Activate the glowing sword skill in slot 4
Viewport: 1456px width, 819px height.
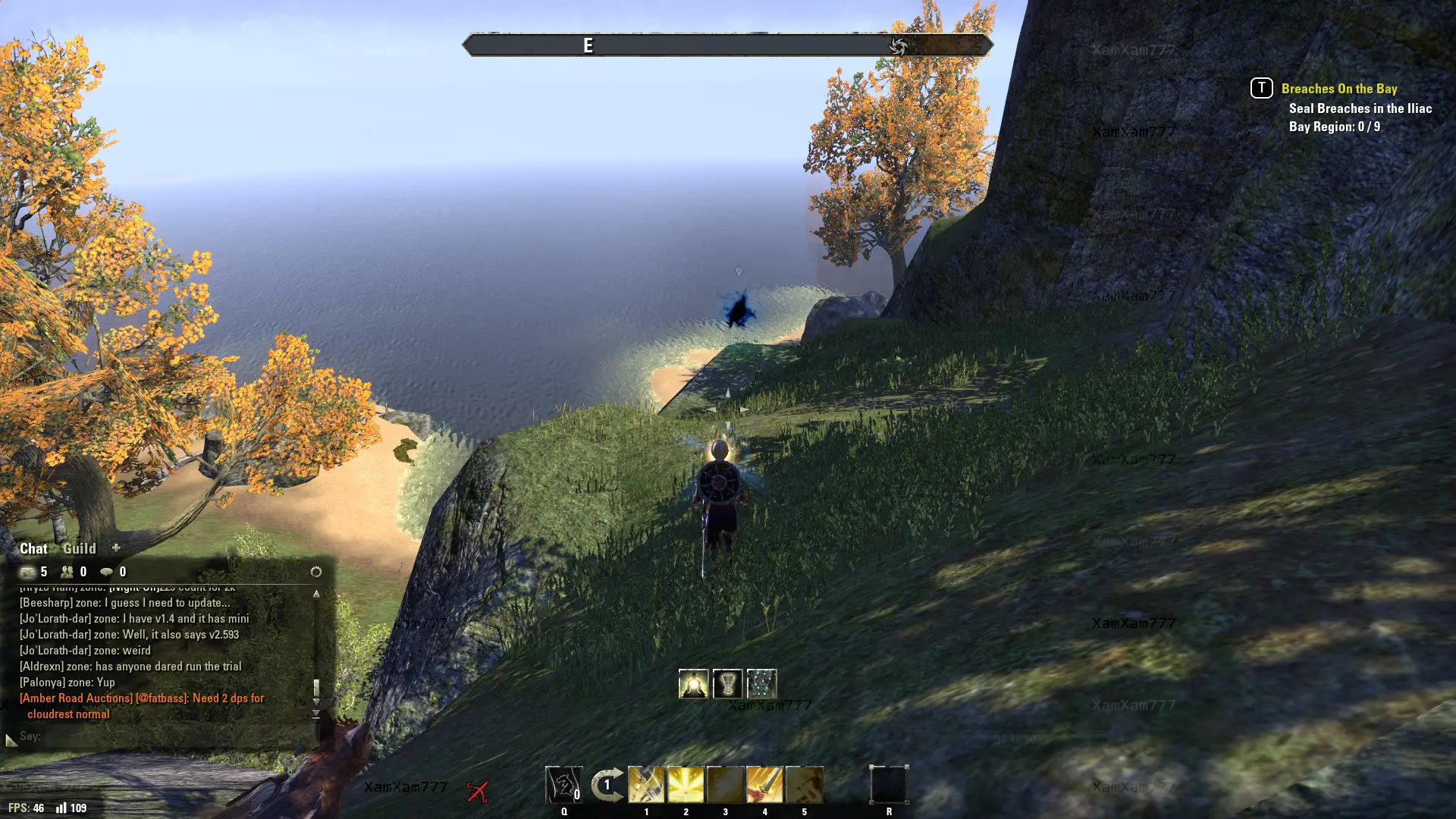coord(764,785)
